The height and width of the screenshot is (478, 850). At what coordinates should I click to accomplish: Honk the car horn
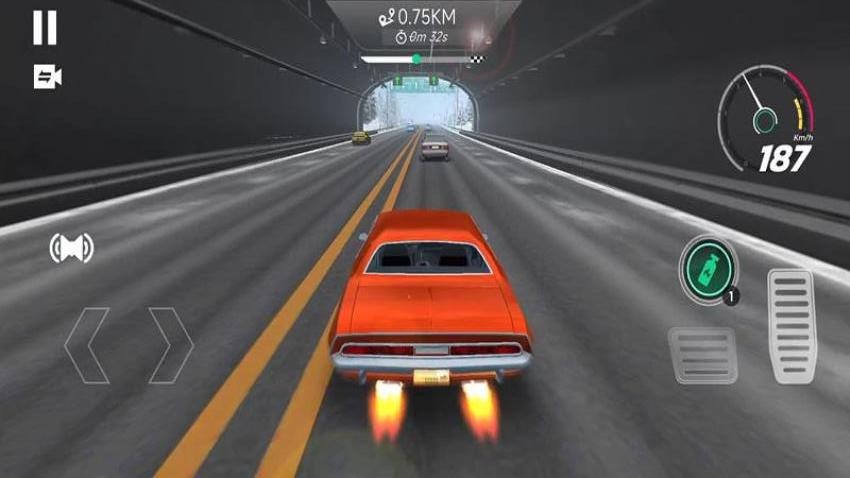coord(71,248)
